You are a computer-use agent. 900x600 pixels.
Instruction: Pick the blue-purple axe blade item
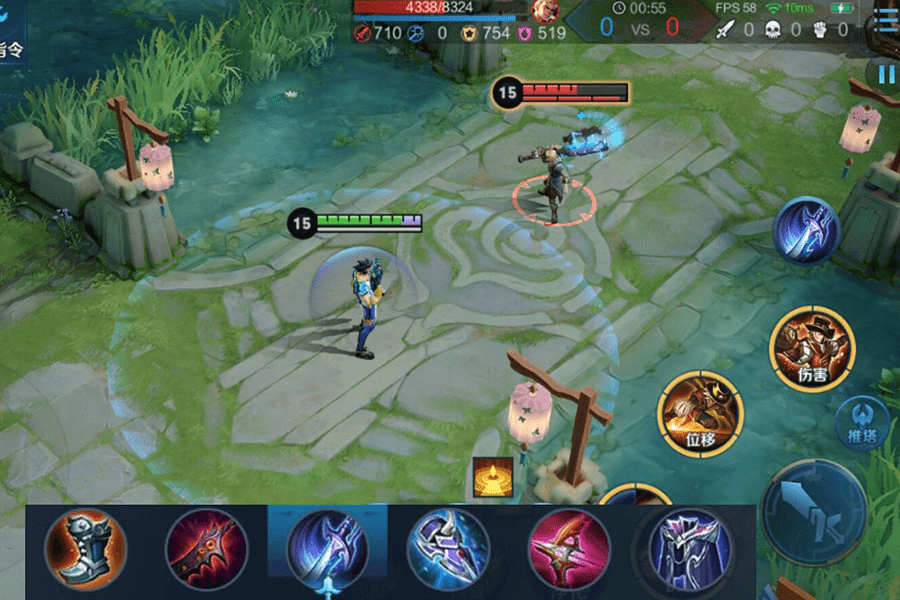pos(448,550)
